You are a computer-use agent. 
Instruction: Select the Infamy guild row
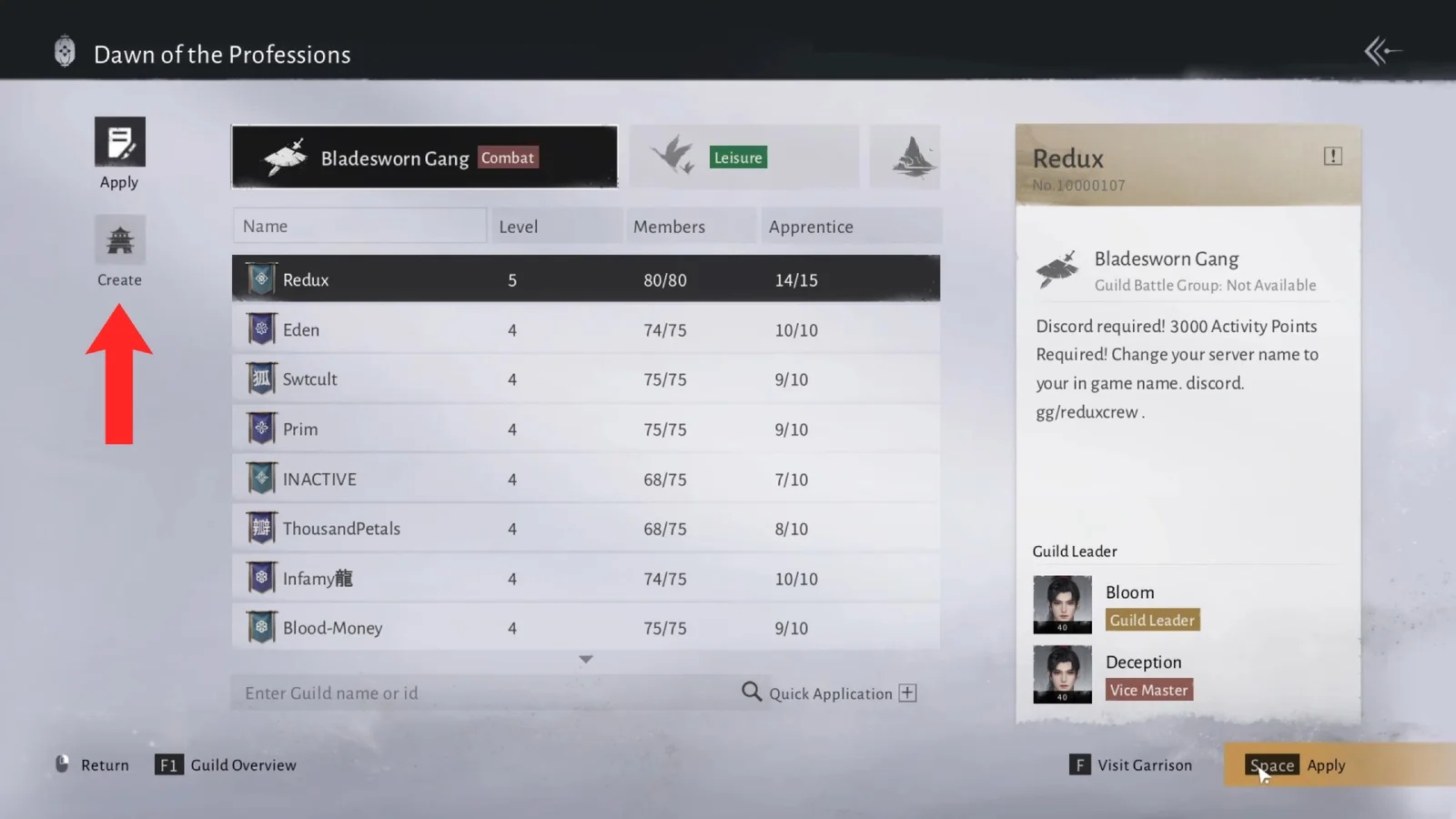point(585,579)
